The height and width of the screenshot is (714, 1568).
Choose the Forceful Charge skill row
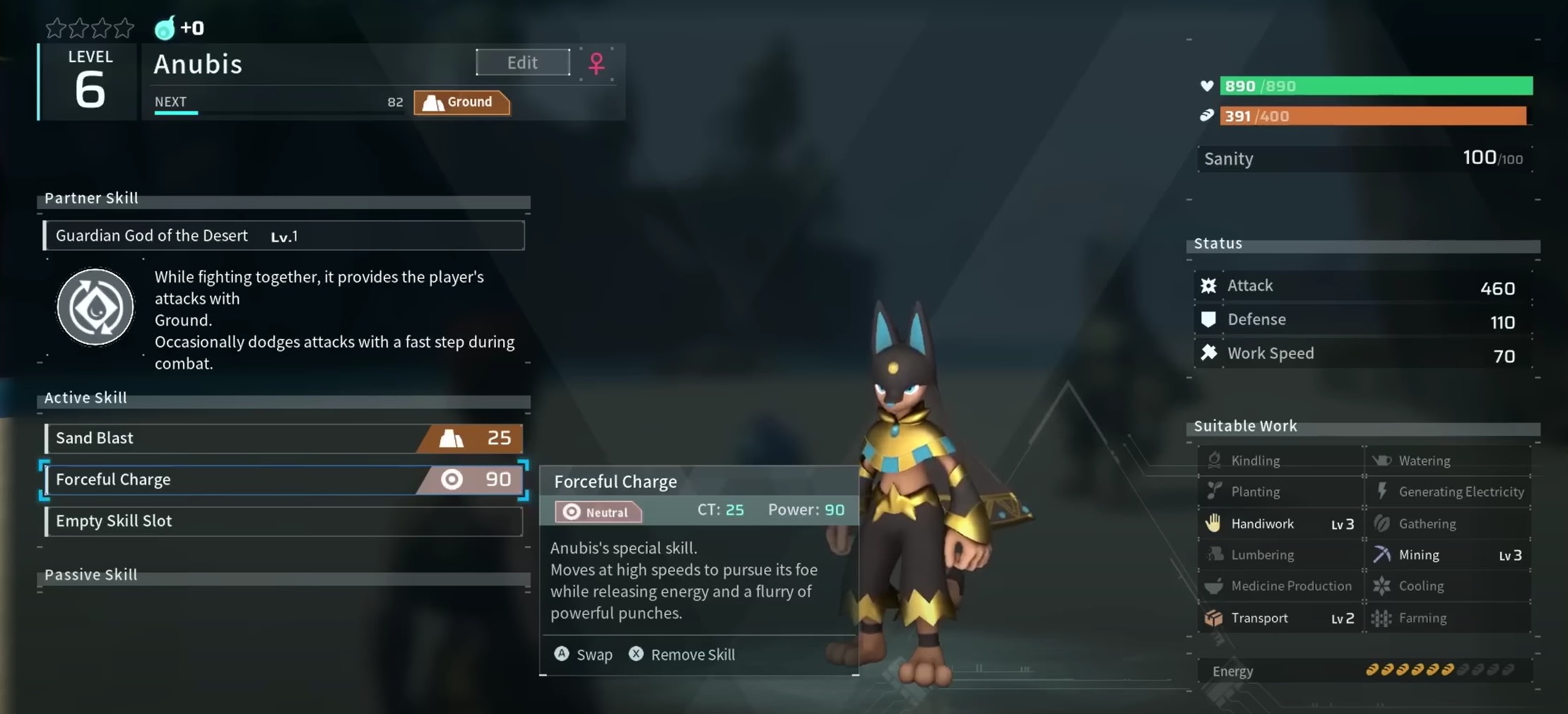point(283,480)
